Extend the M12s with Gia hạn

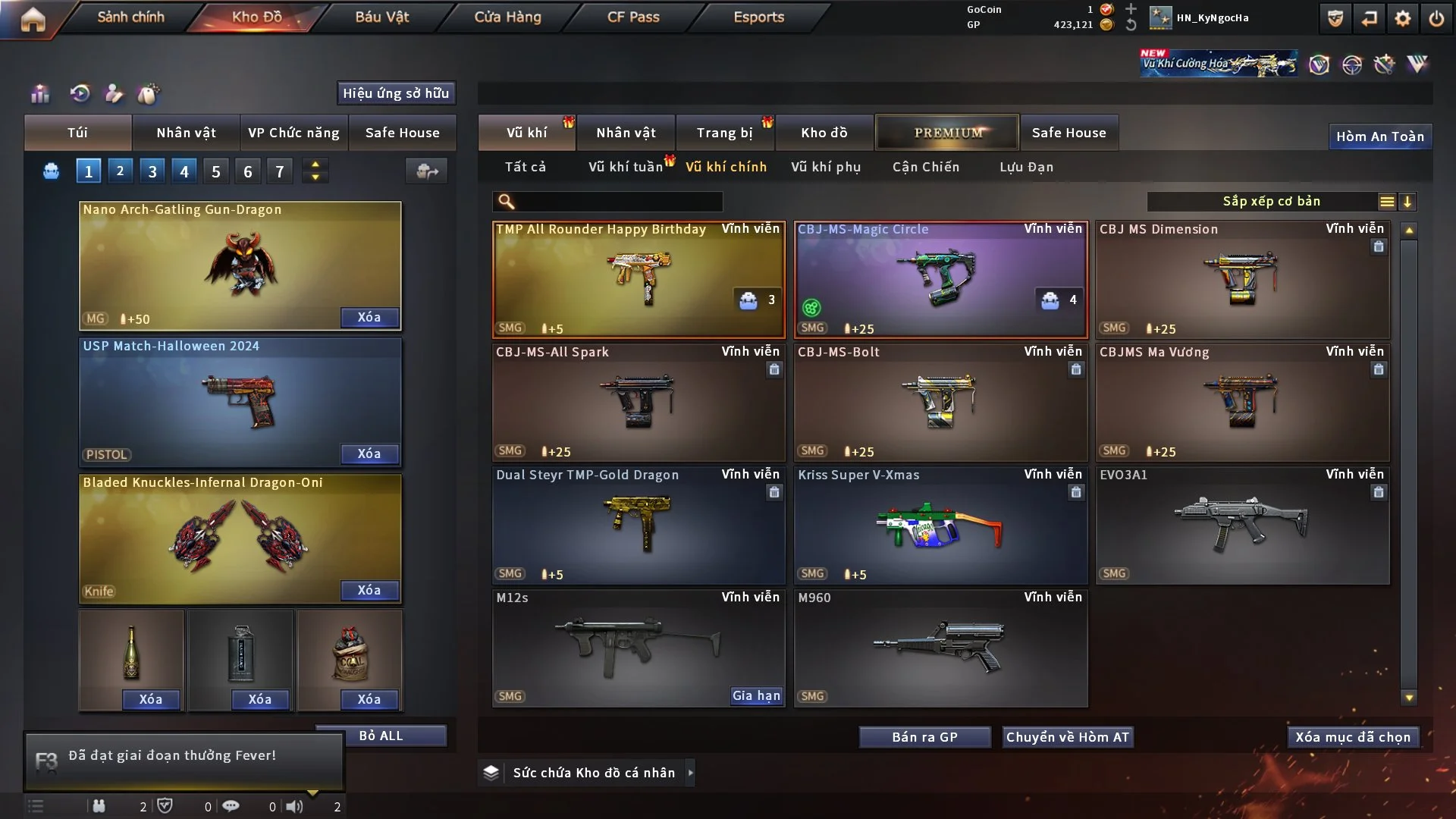point(755,695)
